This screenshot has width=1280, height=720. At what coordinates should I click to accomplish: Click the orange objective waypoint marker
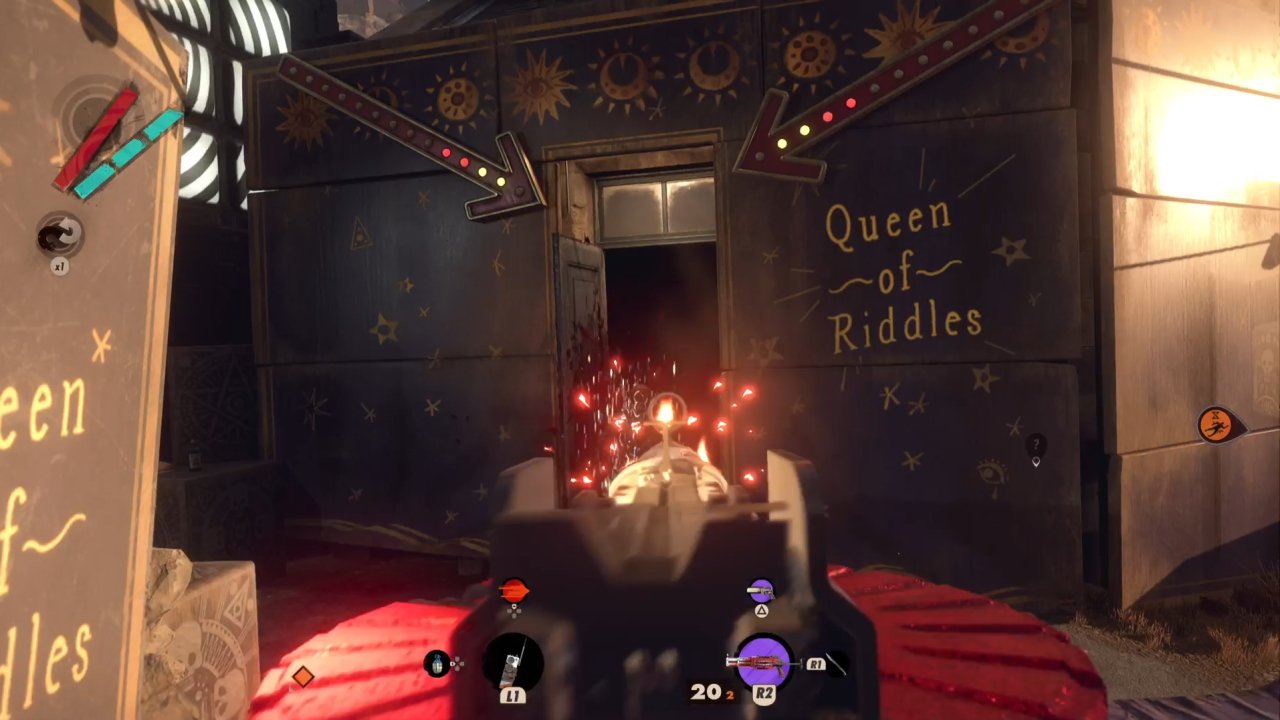pos(1217,425)
